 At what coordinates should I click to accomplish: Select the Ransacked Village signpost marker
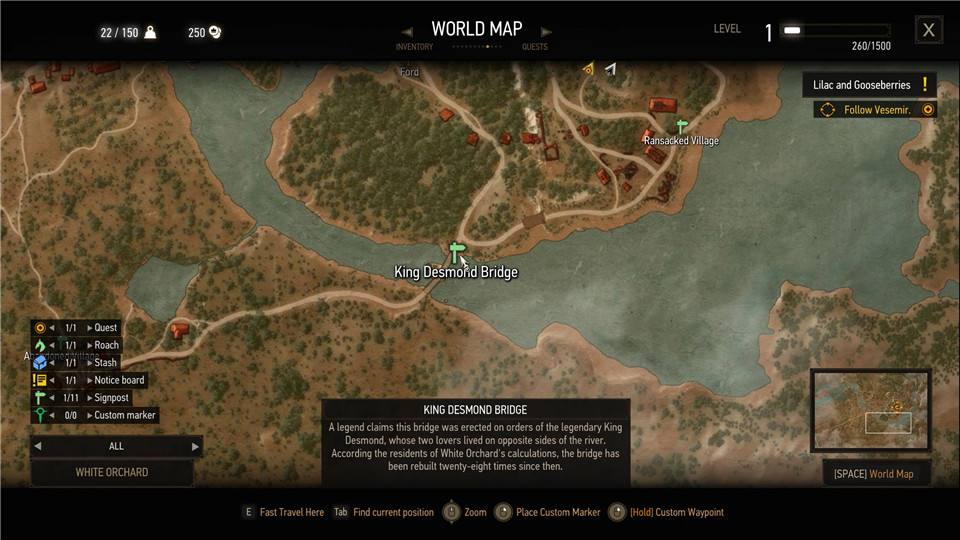[682, 127]
